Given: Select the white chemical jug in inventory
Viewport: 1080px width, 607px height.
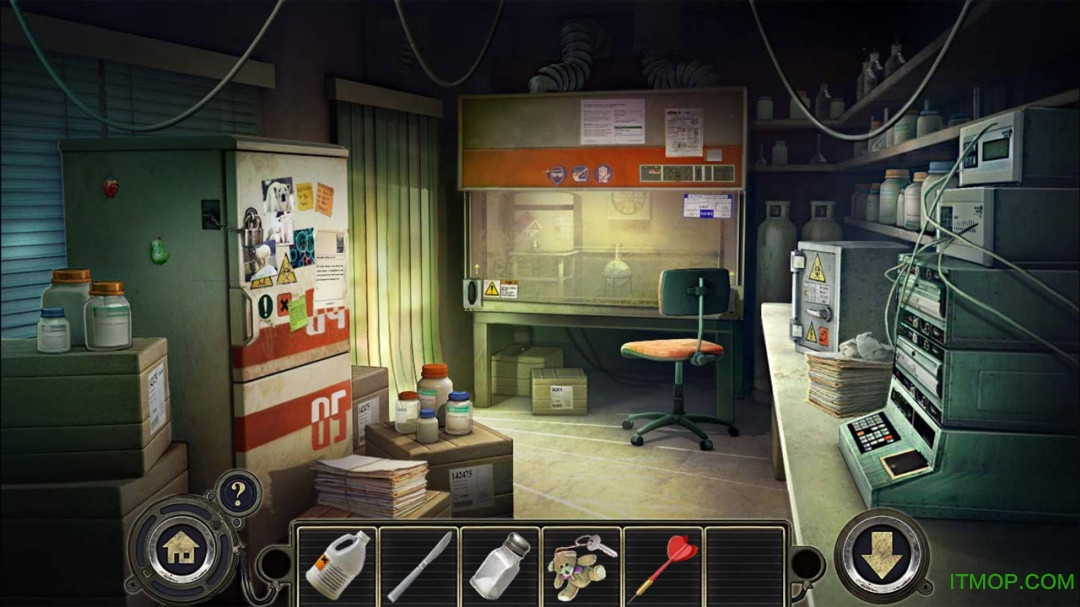Looking at the screenshot, I should pos(336,565).
